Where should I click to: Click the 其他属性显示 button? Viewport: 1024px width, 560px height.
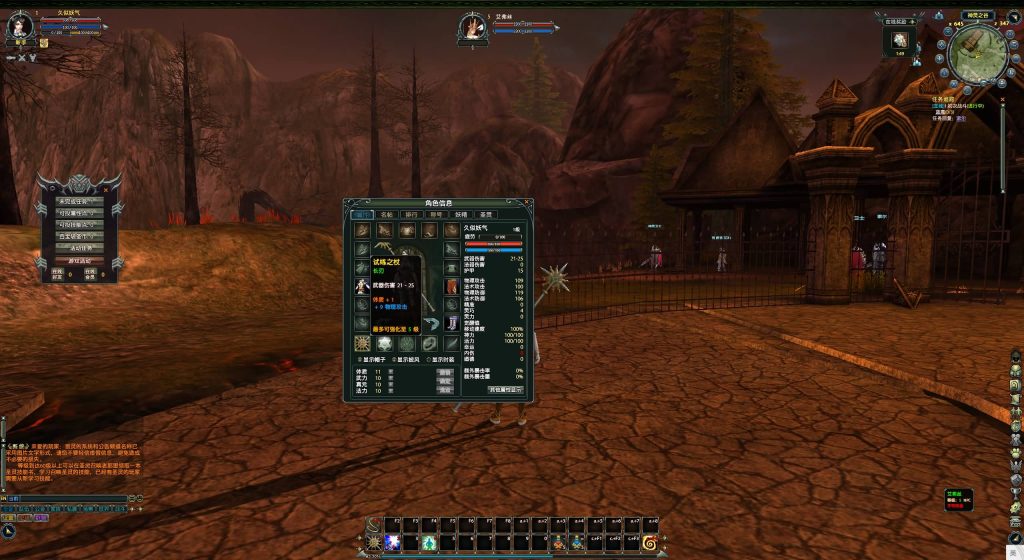[505, 389]
